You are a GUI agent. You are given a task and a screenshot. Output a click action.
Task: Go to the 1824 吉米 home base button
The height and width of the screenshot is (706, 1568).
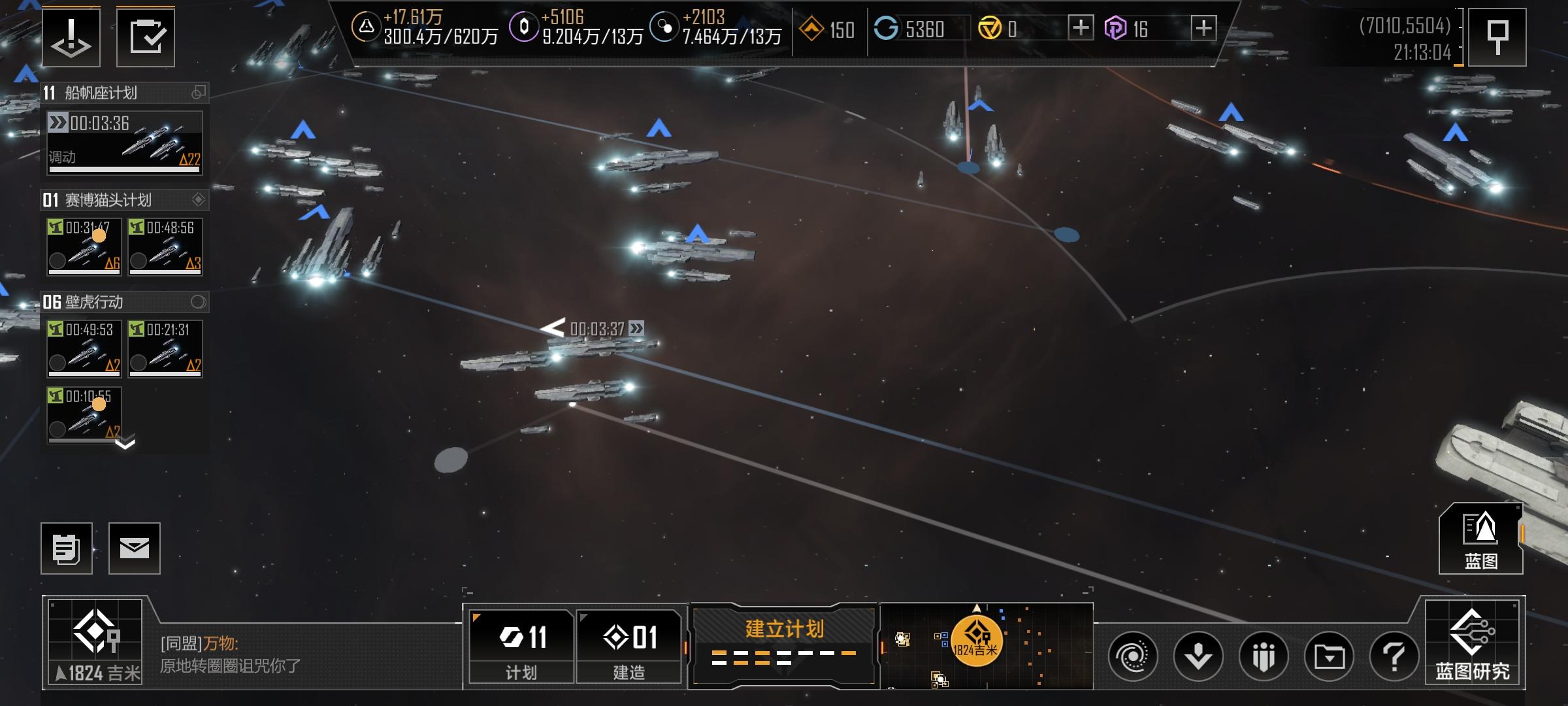tap(95, 643)
